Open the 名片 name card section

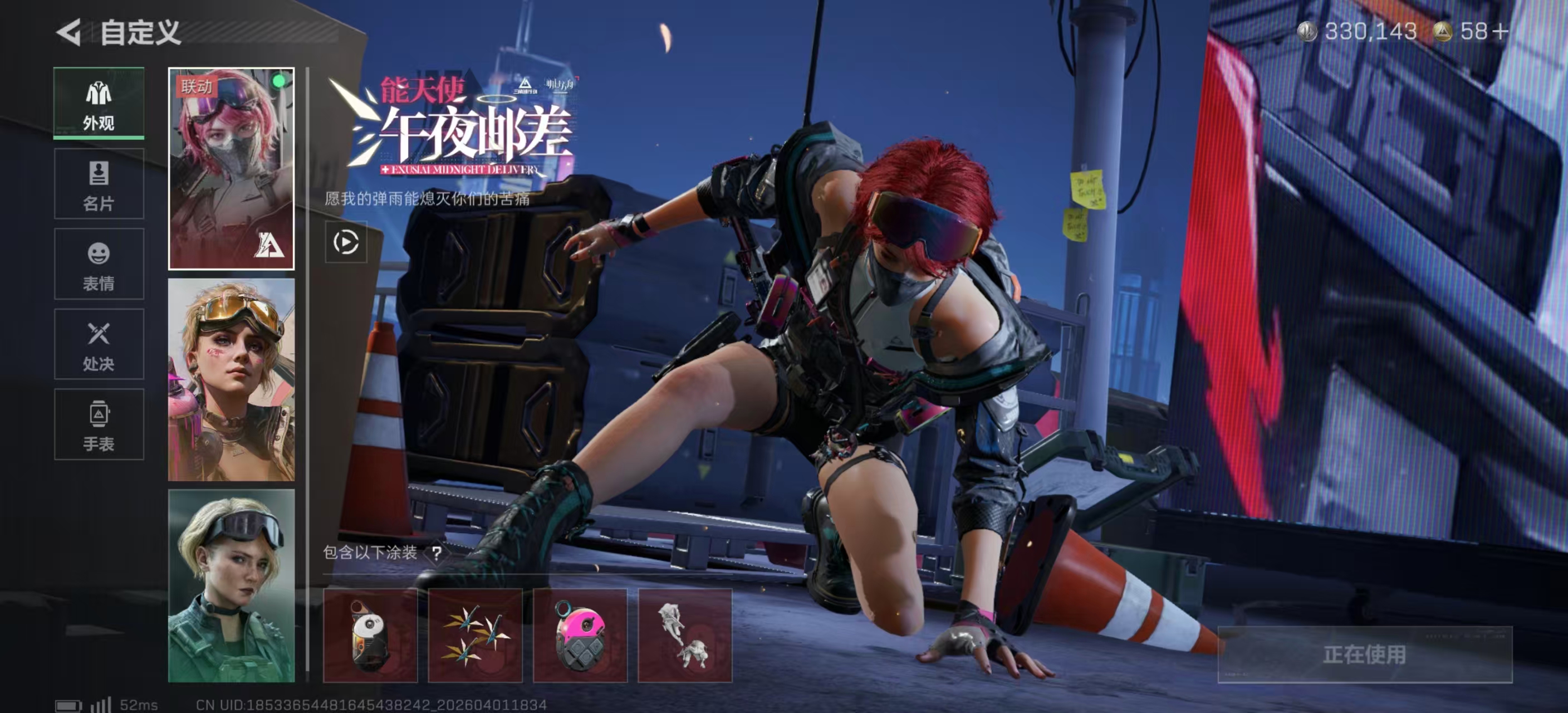(x=99, y=184)
